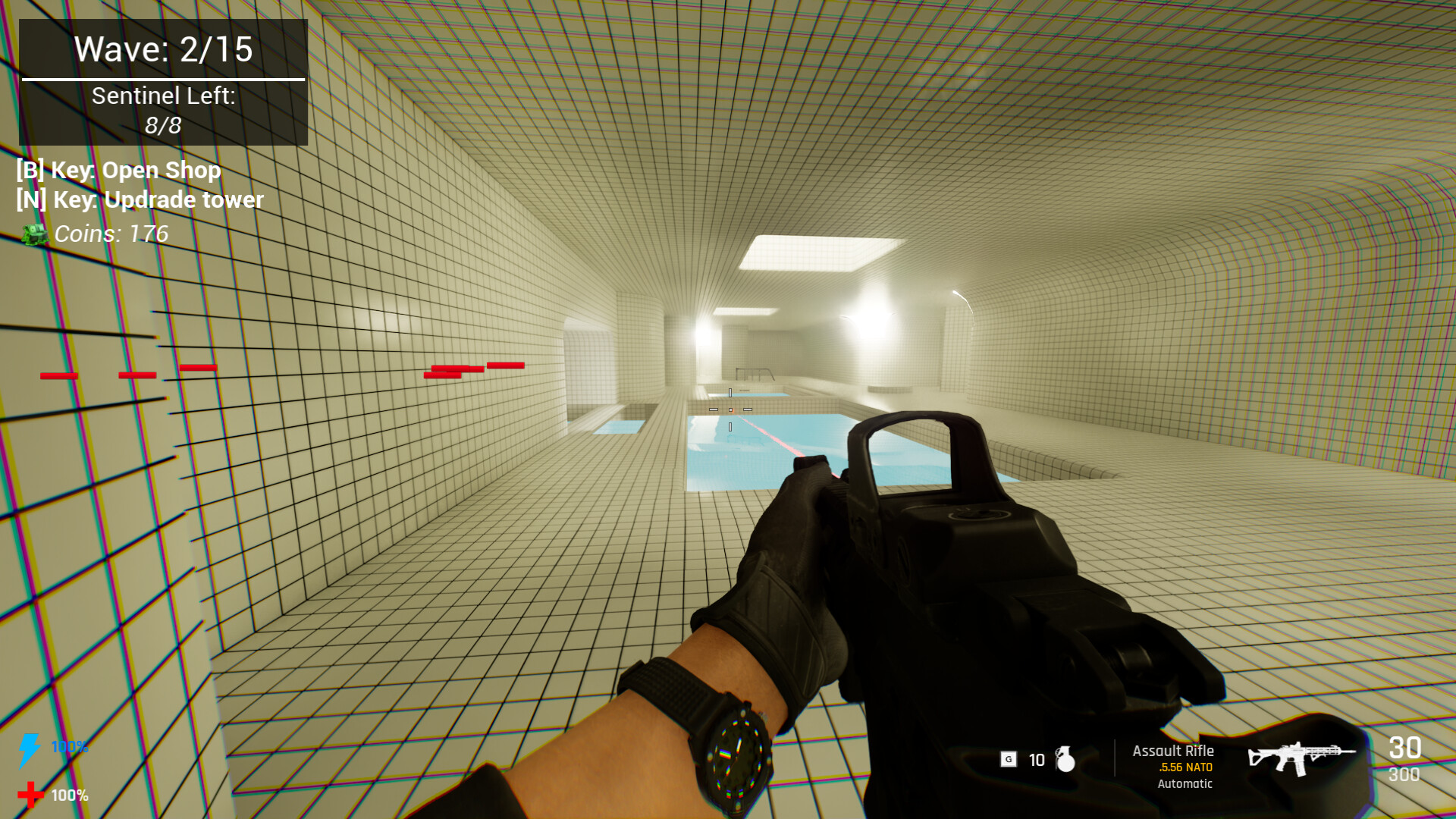Click the coin currency icon near Coins: 176
Screen dimensions: 1456x819
pyautogui.click(x=33, y=235)
